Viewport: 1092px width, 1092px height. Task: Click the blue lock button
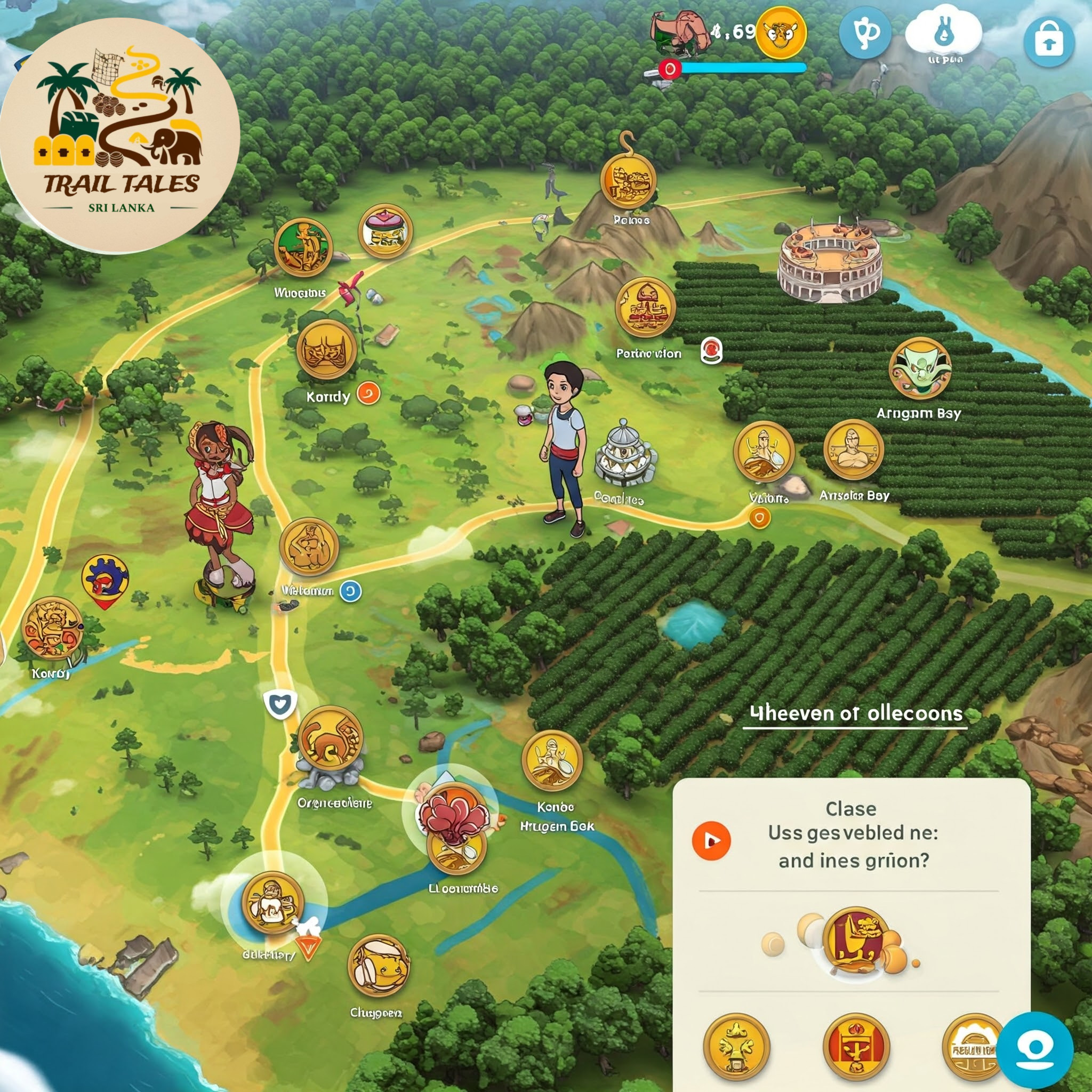coord(1048,42)
